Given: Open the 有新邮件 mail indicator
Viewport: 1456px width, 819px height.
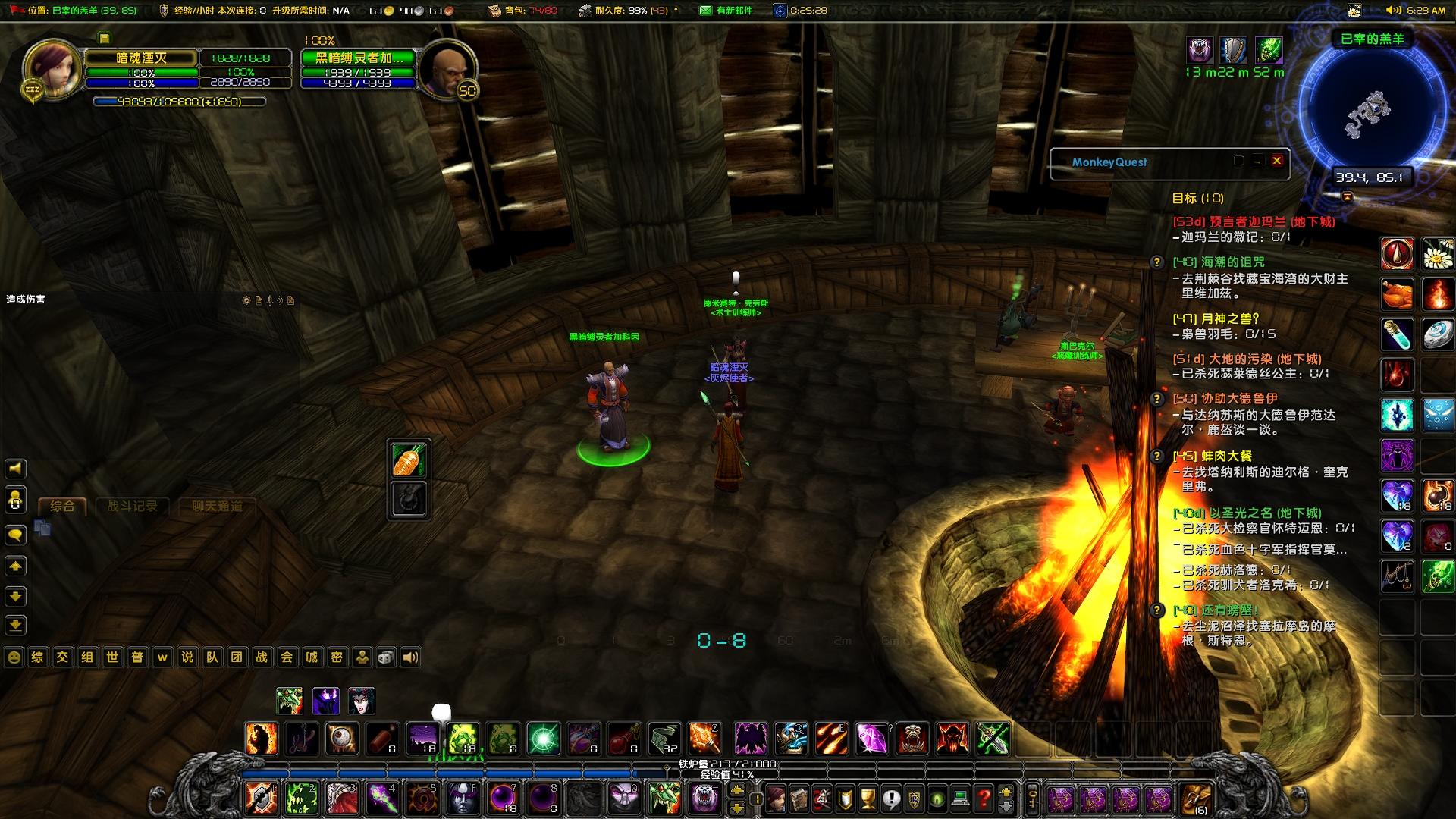Looking at the screenshot, I should (x=726, y=11).
